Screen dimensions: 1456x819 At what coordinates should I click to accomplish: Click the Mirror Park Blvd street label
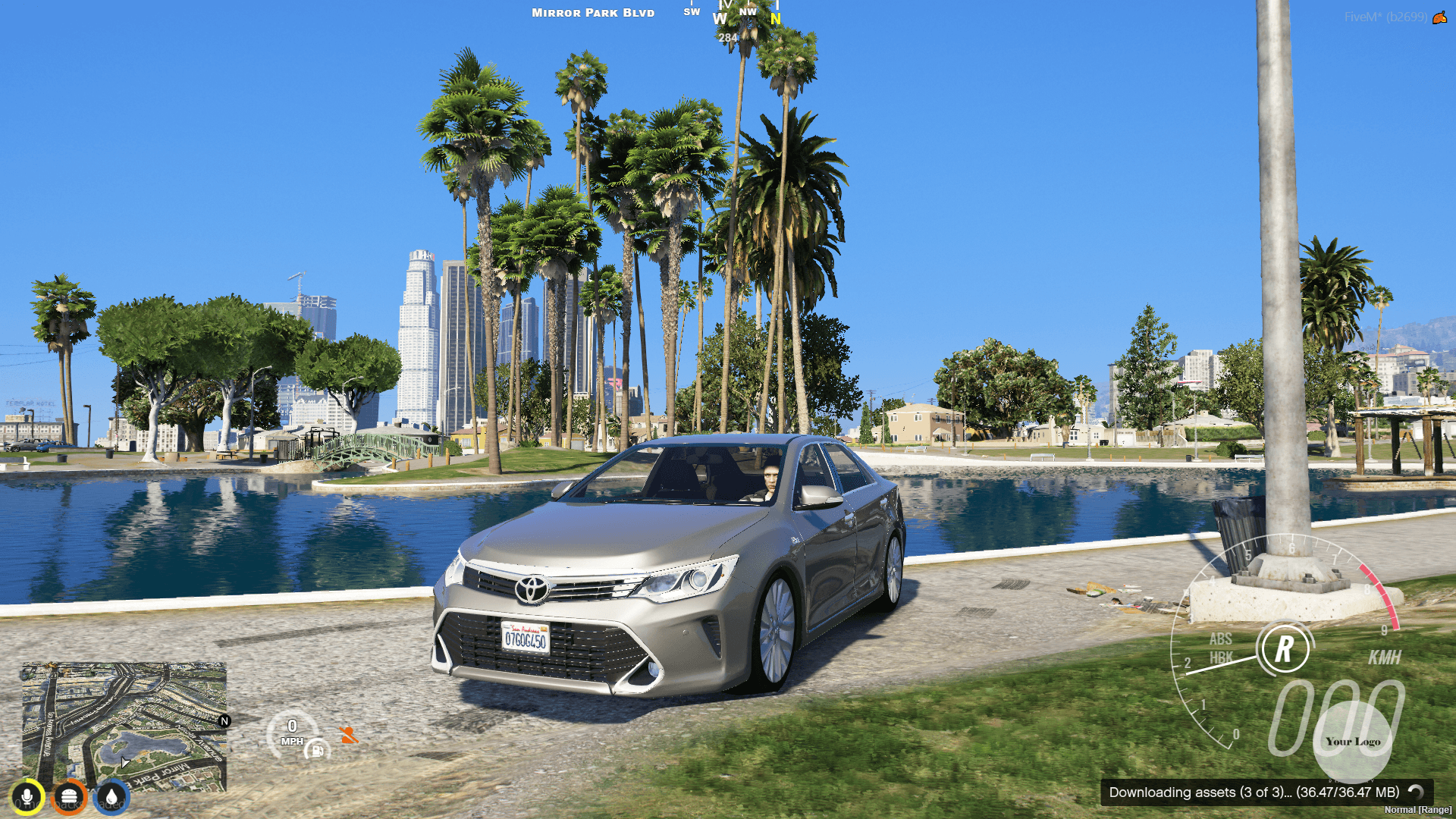coord(592,13)
